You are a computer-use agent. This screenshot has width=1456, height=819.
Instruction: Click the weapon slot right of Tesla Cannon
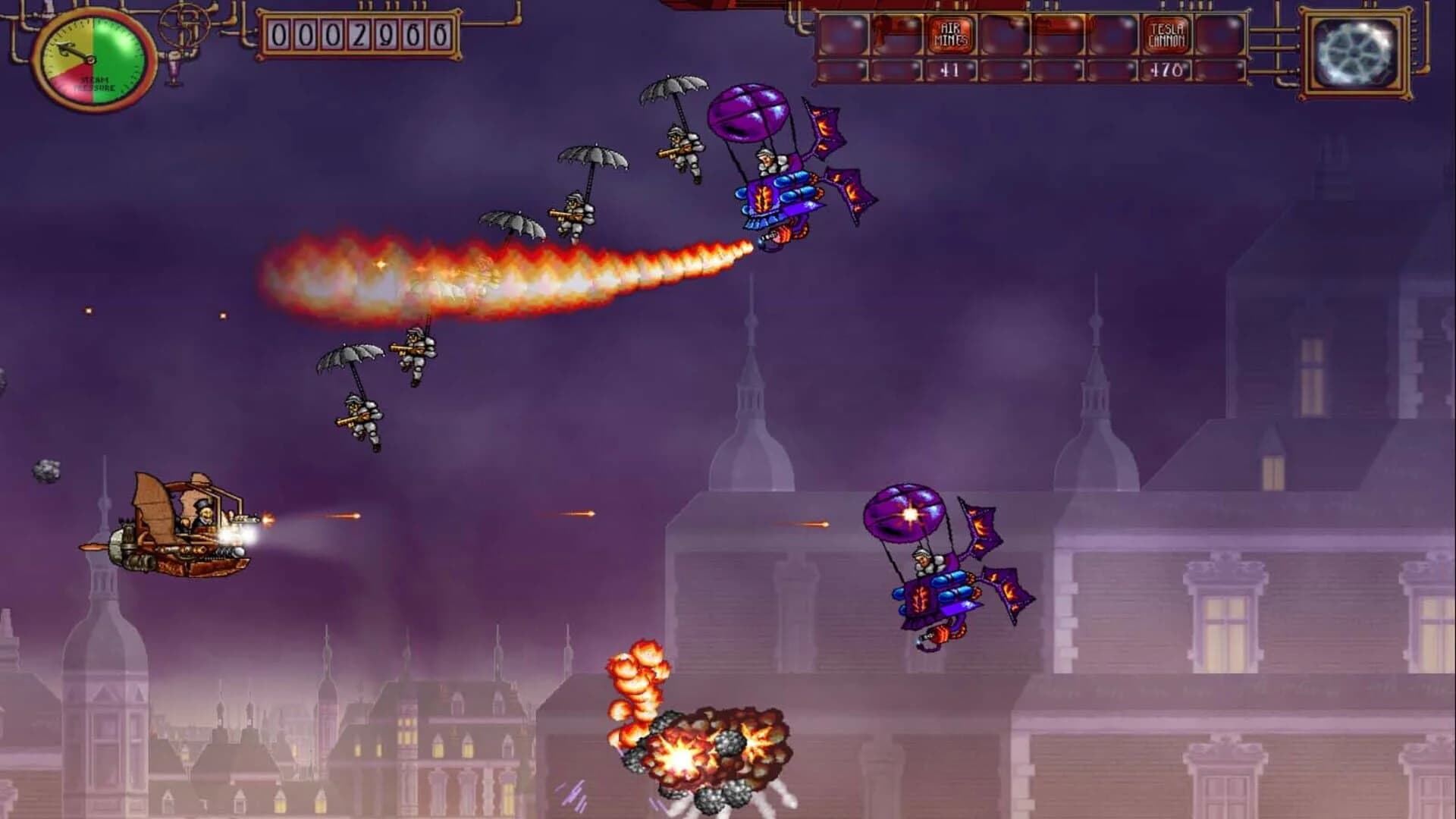[x=1217, y=34]
